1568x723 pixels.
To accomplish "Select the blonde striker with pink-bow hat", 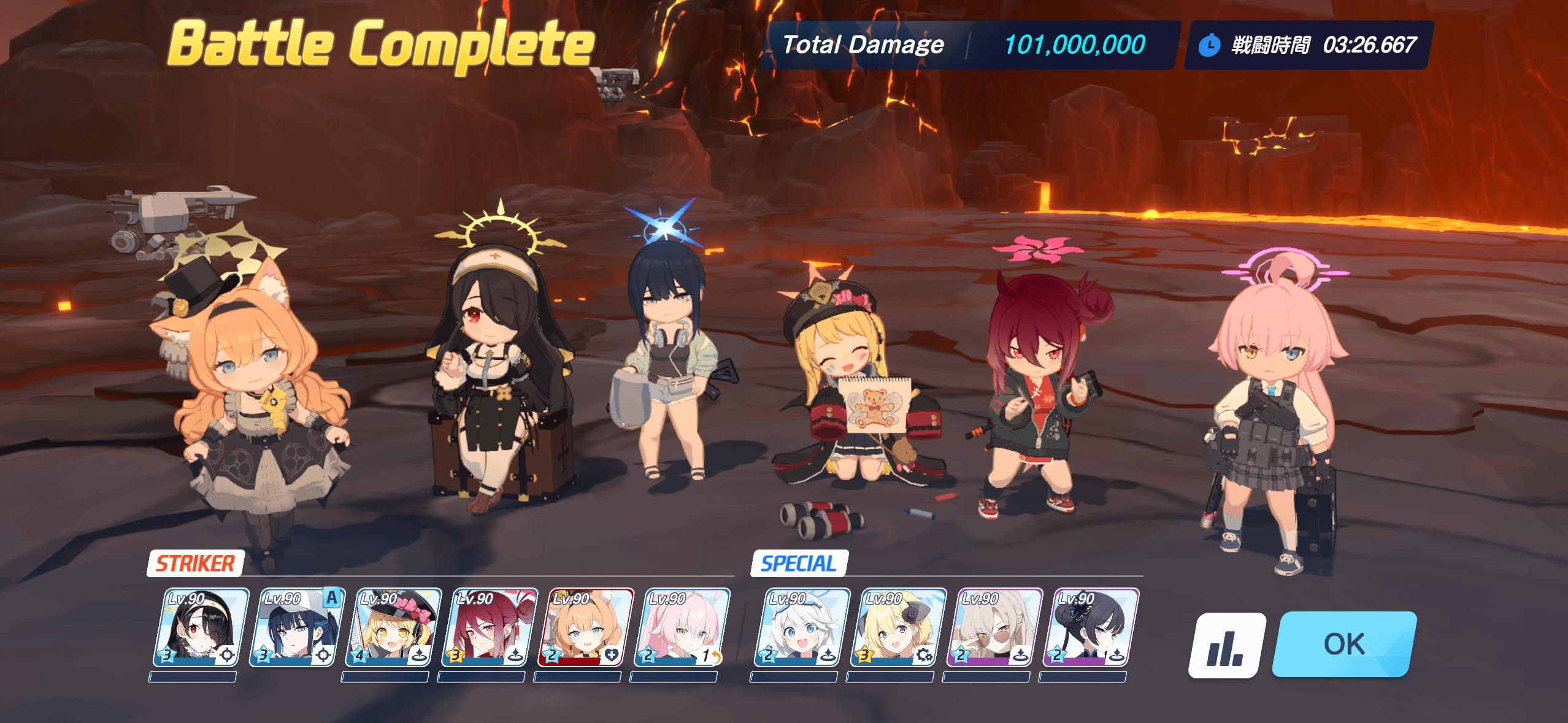I will tap(394, 627).
